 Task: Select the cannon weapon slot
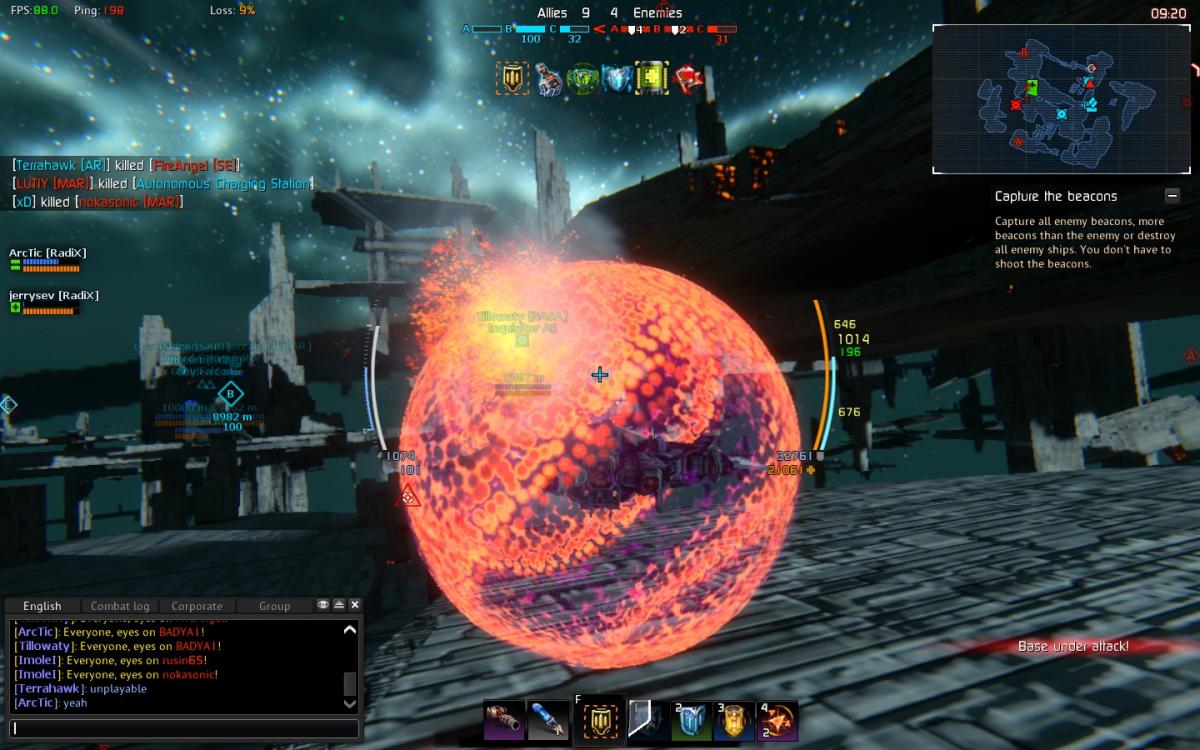pyautogui.click(x=503, y=720)
